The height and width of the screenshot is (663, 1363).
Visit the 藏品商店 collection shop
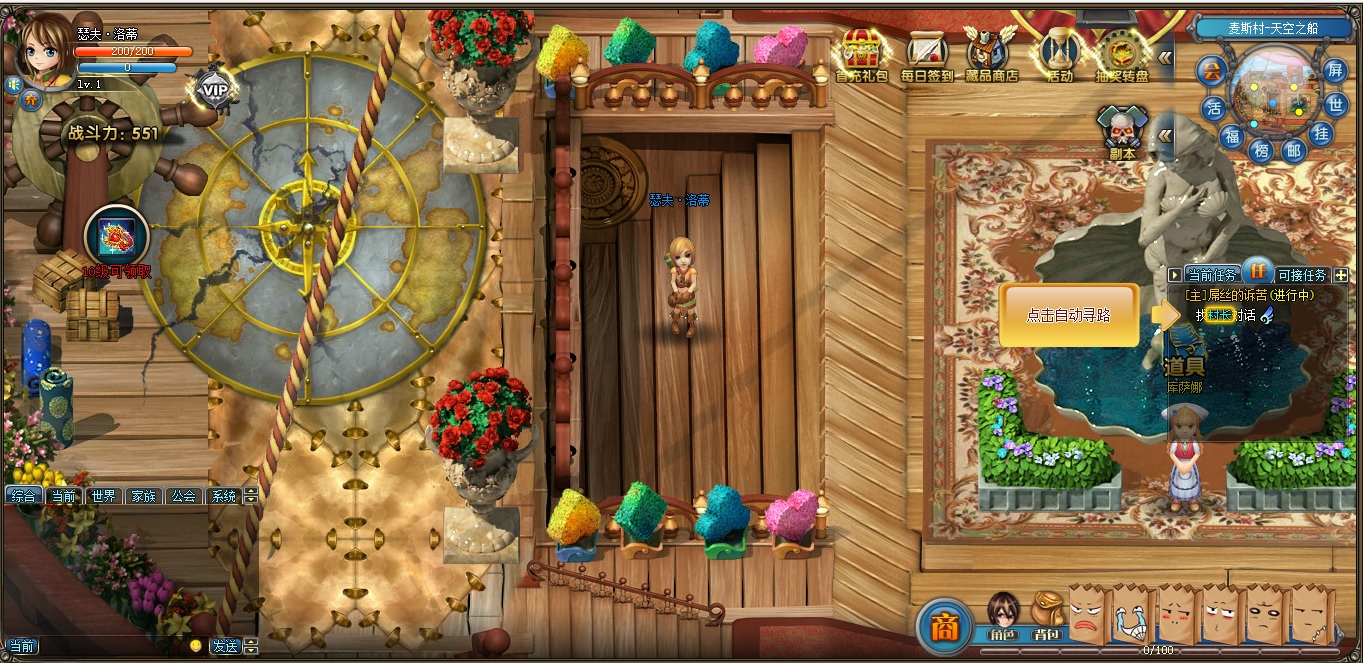pos(991,54)
